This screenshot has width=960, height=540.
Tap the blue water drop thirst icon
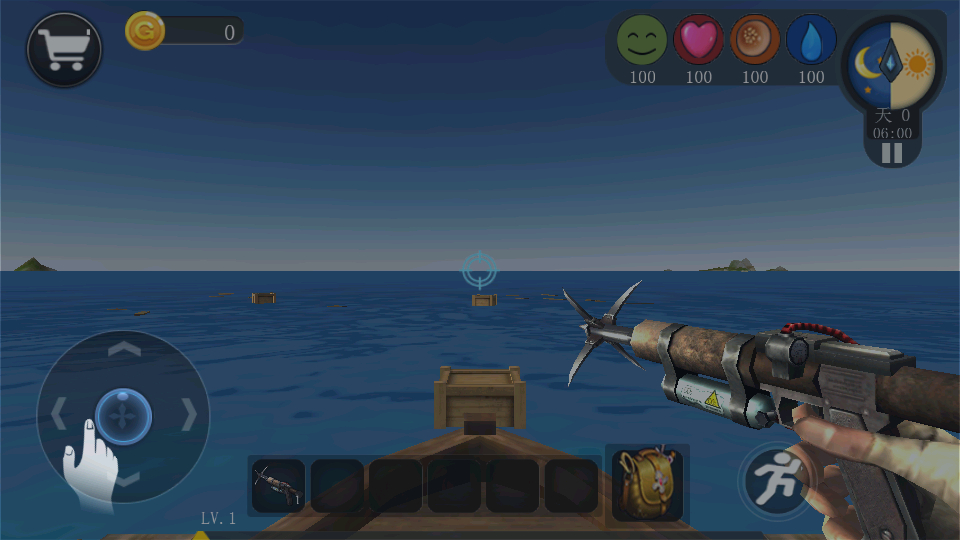tap(811, 41)
